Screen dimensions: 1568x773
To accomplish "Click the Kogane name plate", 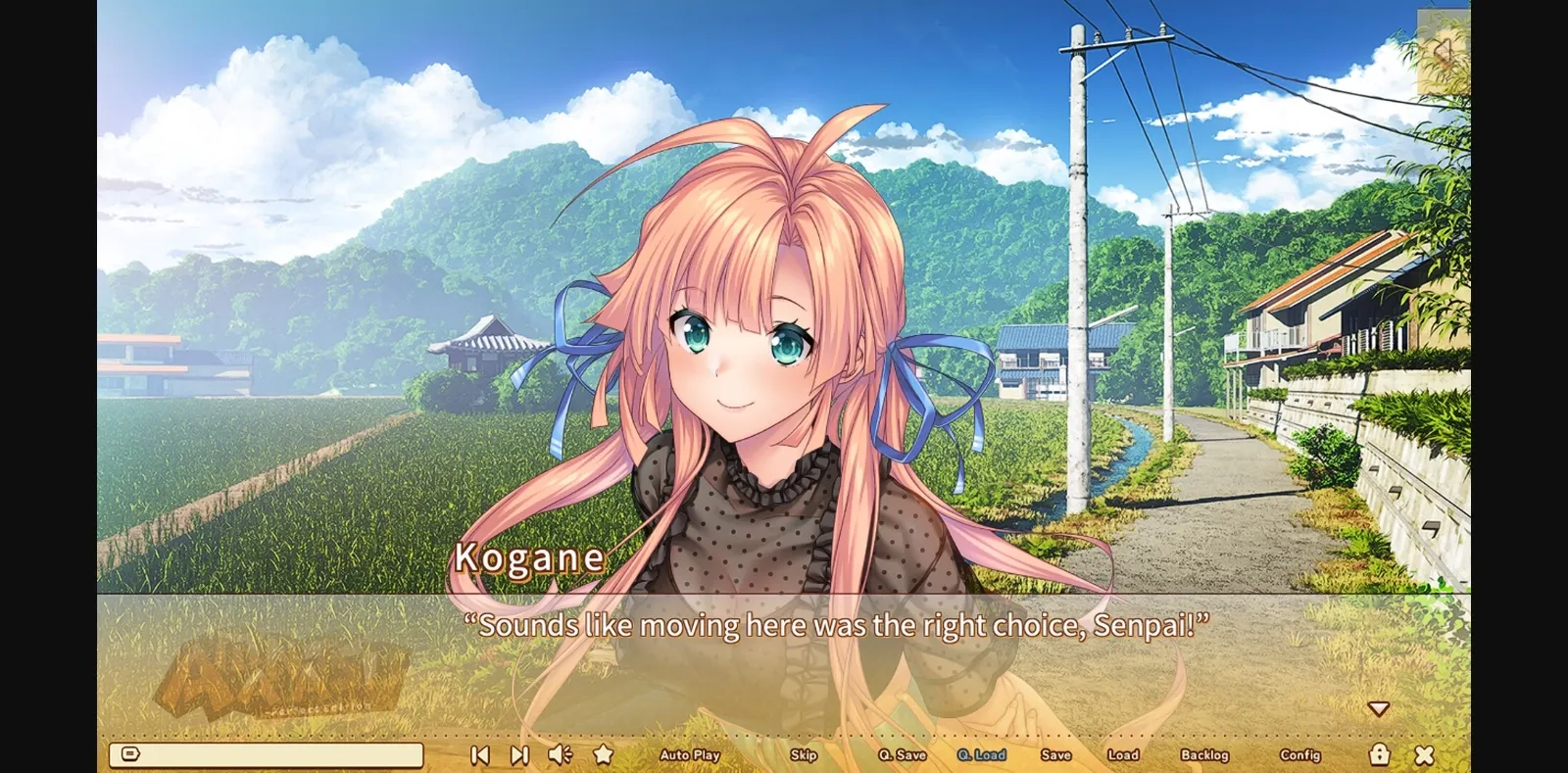I will (530, 558).
